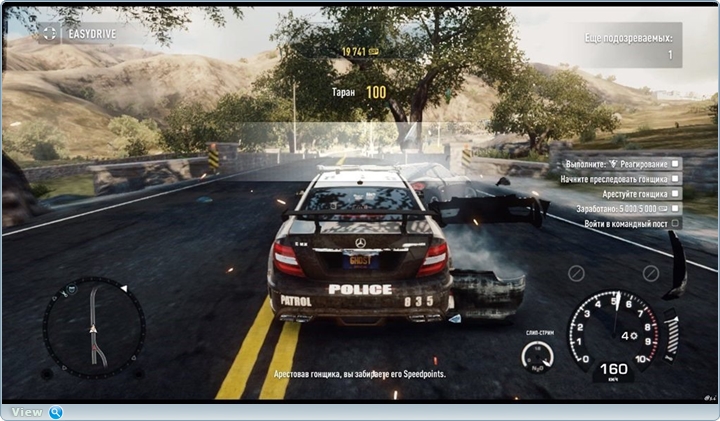Click the circular minimap
Viewport: 720px width, 421px height.
94,327
